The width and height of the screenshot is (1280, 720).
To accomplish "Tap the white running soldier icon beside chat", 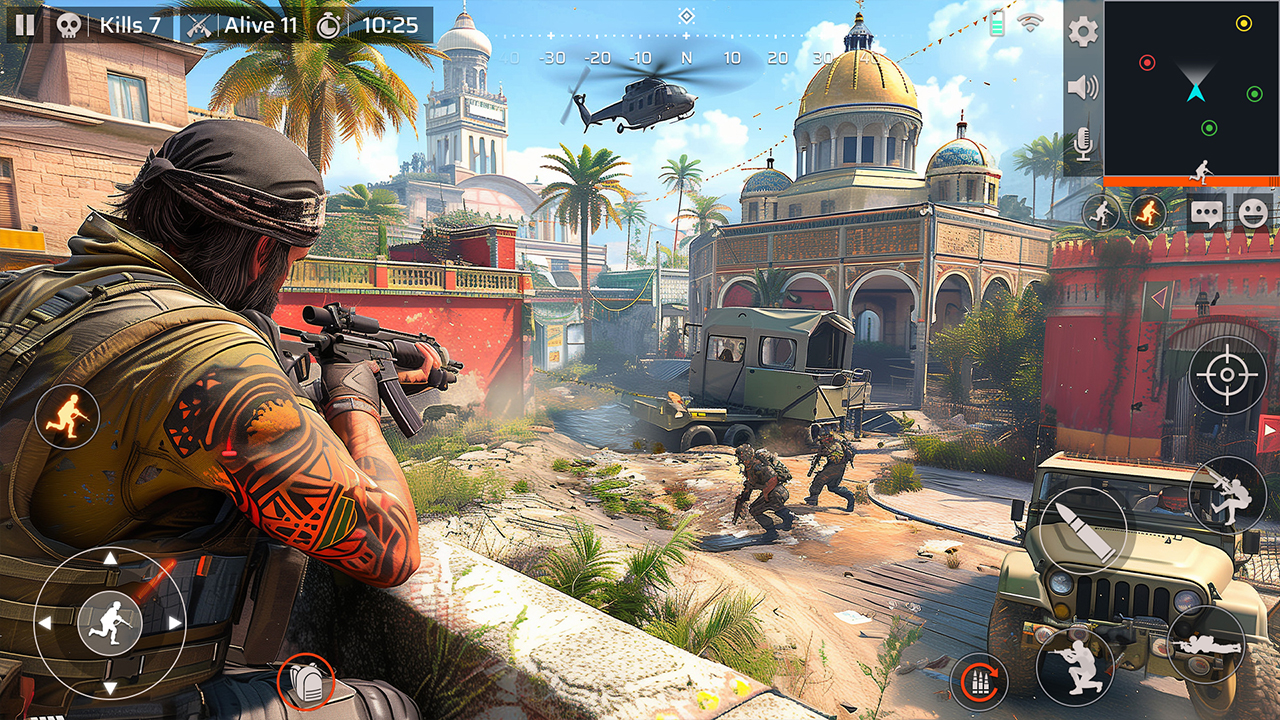I will click(x=1102, y=213).
